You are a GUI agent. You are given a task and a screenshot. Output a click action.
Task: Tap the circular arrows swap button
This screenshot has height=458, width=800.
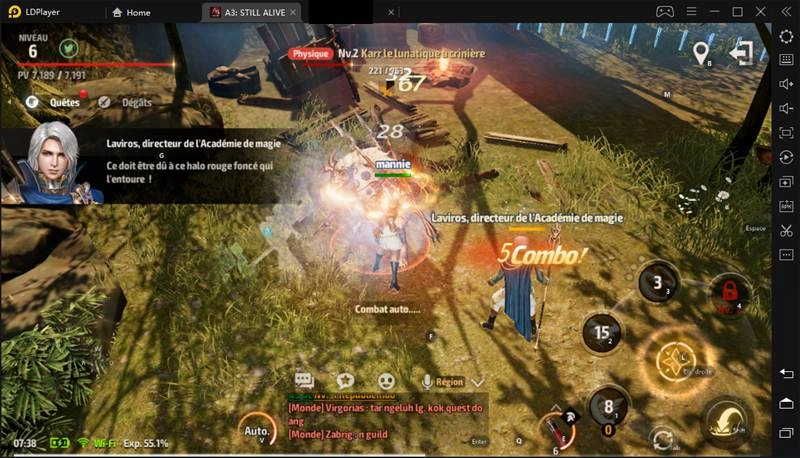click(x=661, y=437)
